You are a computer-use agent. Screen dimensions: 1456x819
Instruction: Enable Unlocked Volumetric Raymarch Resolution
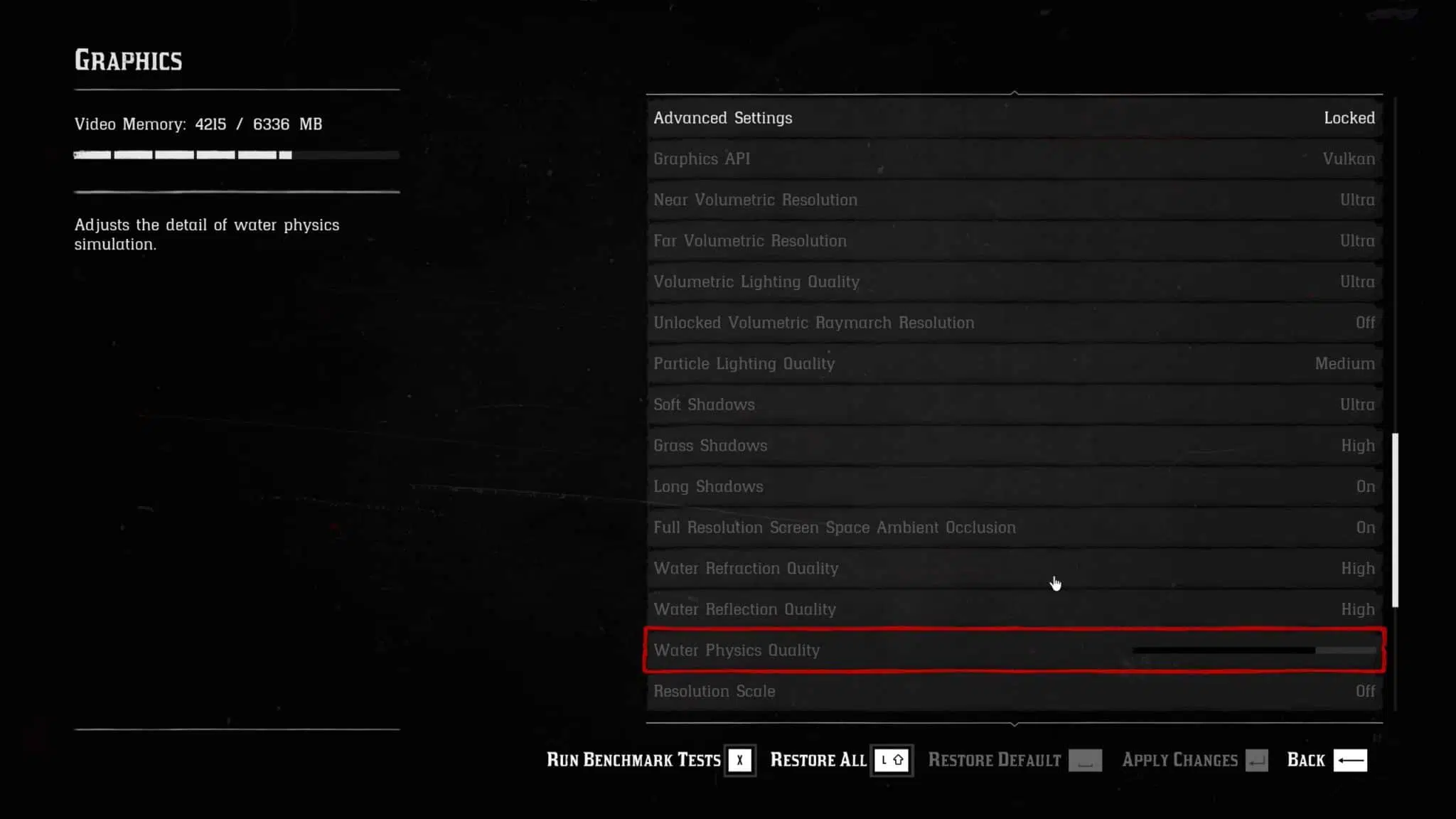click(1015, 323)
